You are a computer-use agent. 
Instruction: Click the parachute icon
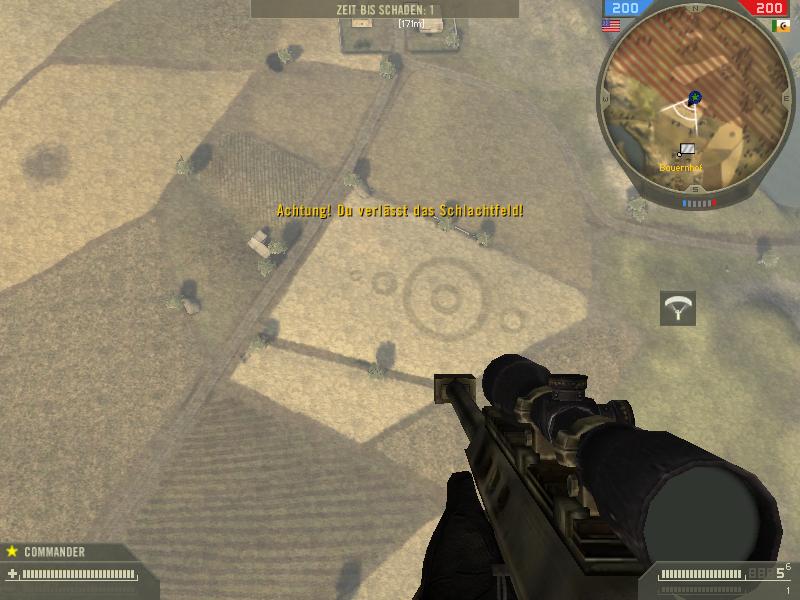coord(678,309)
